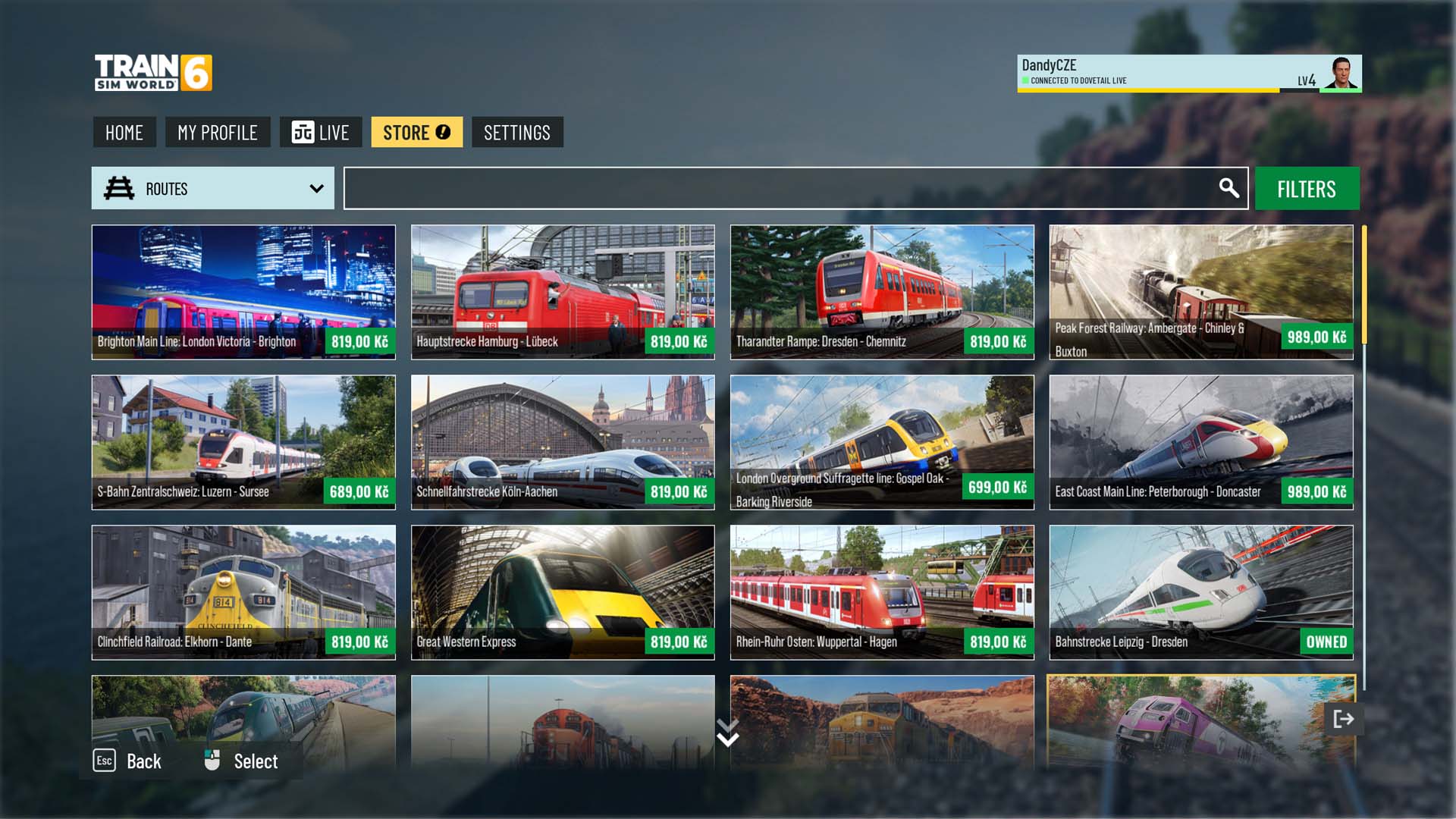Viewport: 1456px width, 819px height.
Task: View the Peak Forest Railway route
Action: pyautogui.click(x=1201, y=292)
